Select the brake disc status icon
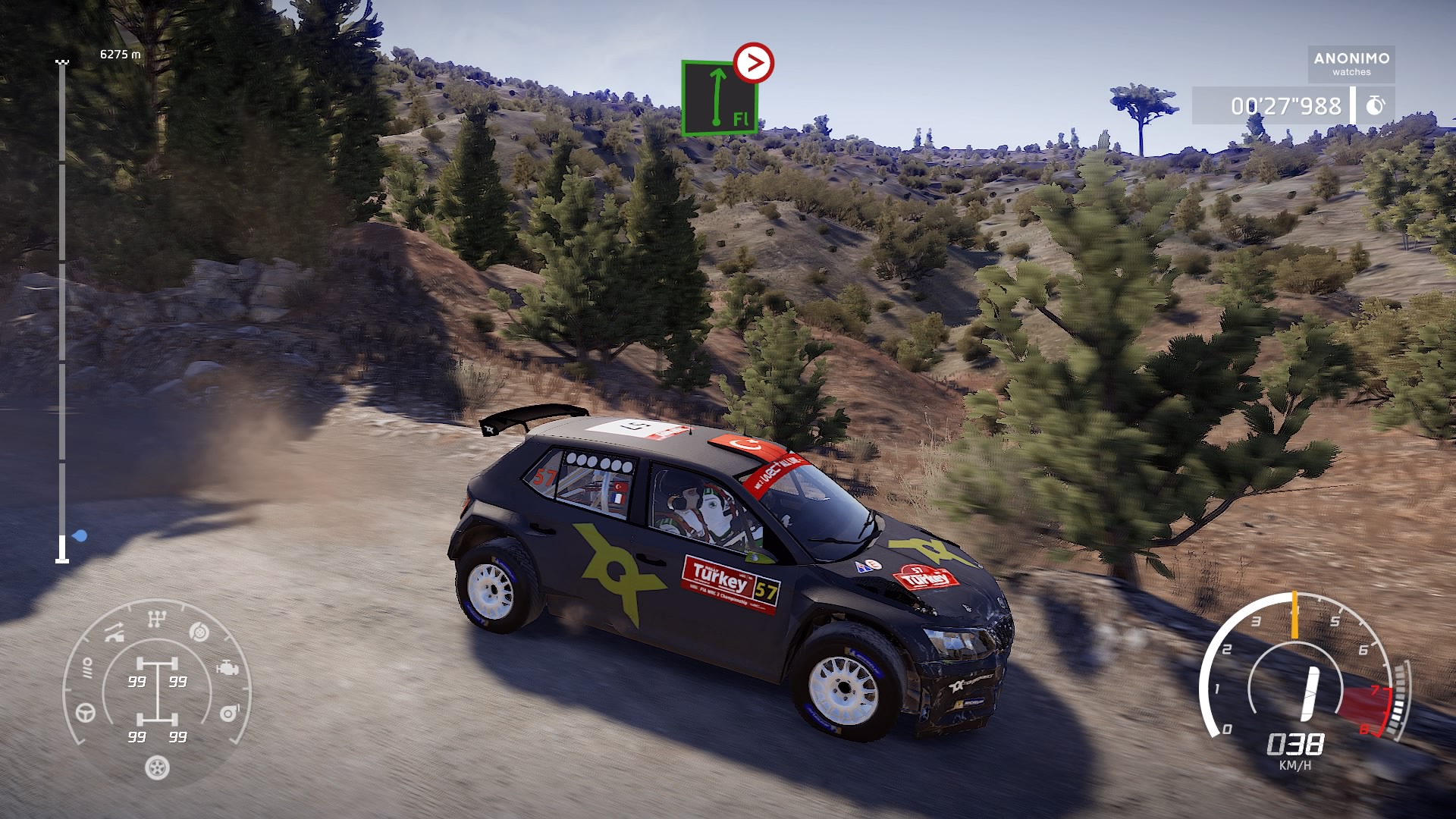This screenshot has height=819, width=1456. (199, 632)
